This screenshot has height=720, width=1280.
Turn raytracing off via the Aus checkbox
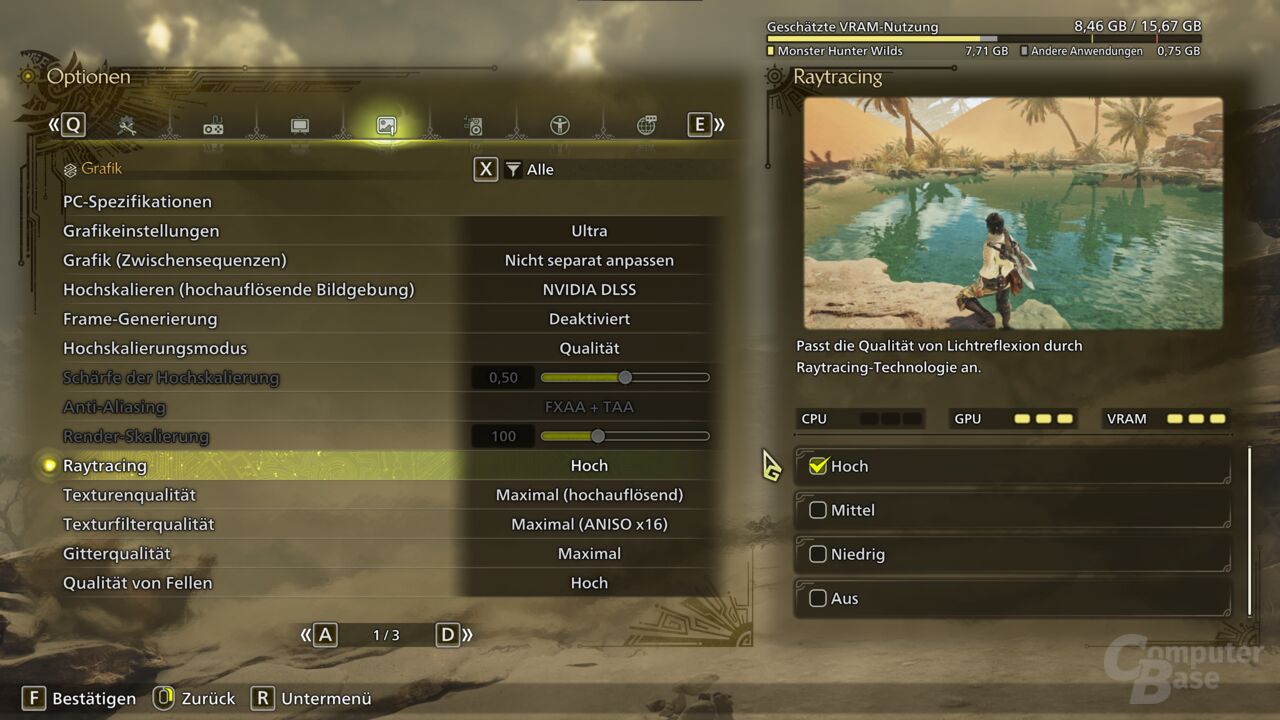818,598
